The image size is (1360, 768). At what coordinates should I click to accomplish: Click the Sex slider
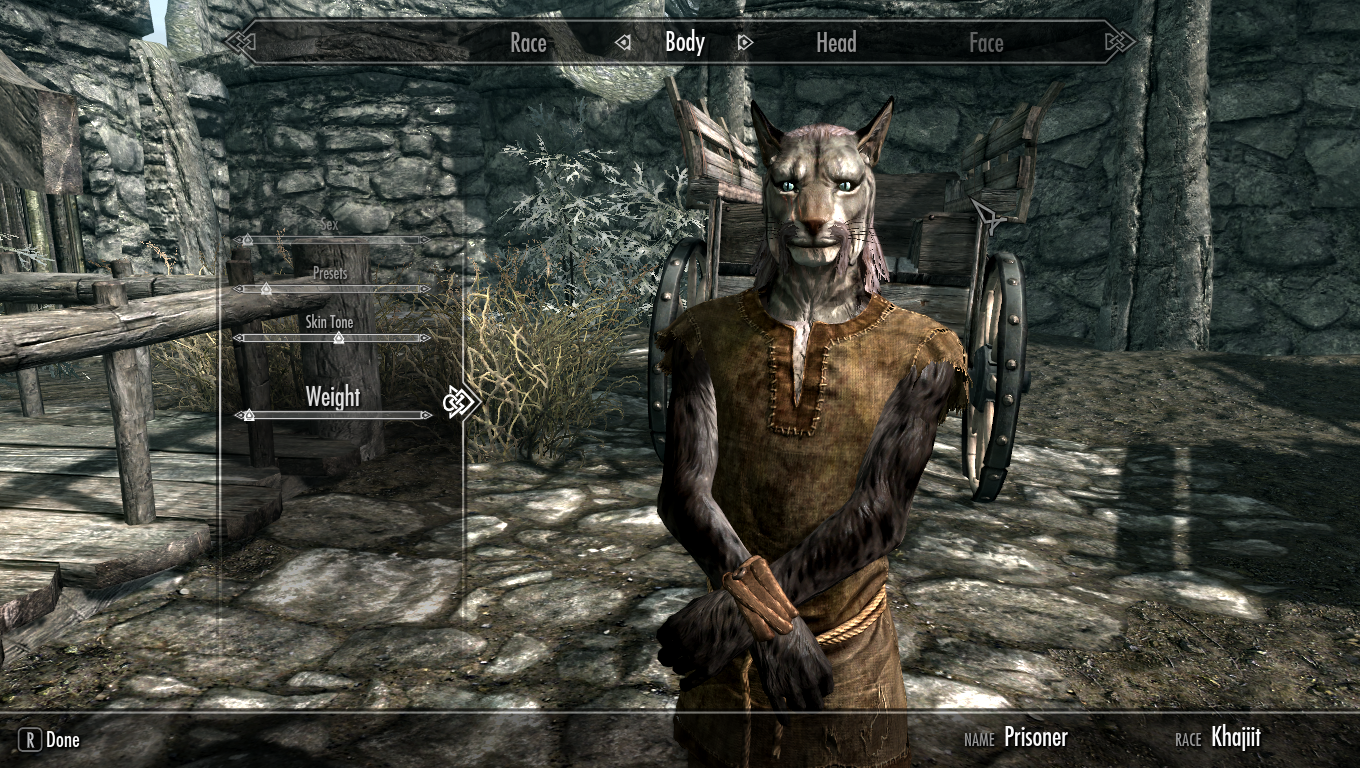pos(331,240)
